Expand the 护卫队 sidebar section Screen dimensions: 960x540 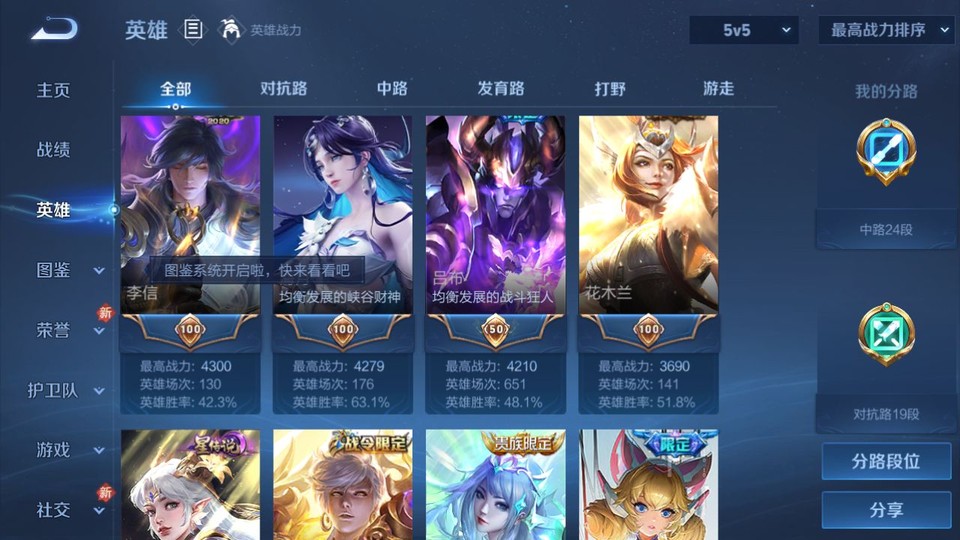[68, 390]
